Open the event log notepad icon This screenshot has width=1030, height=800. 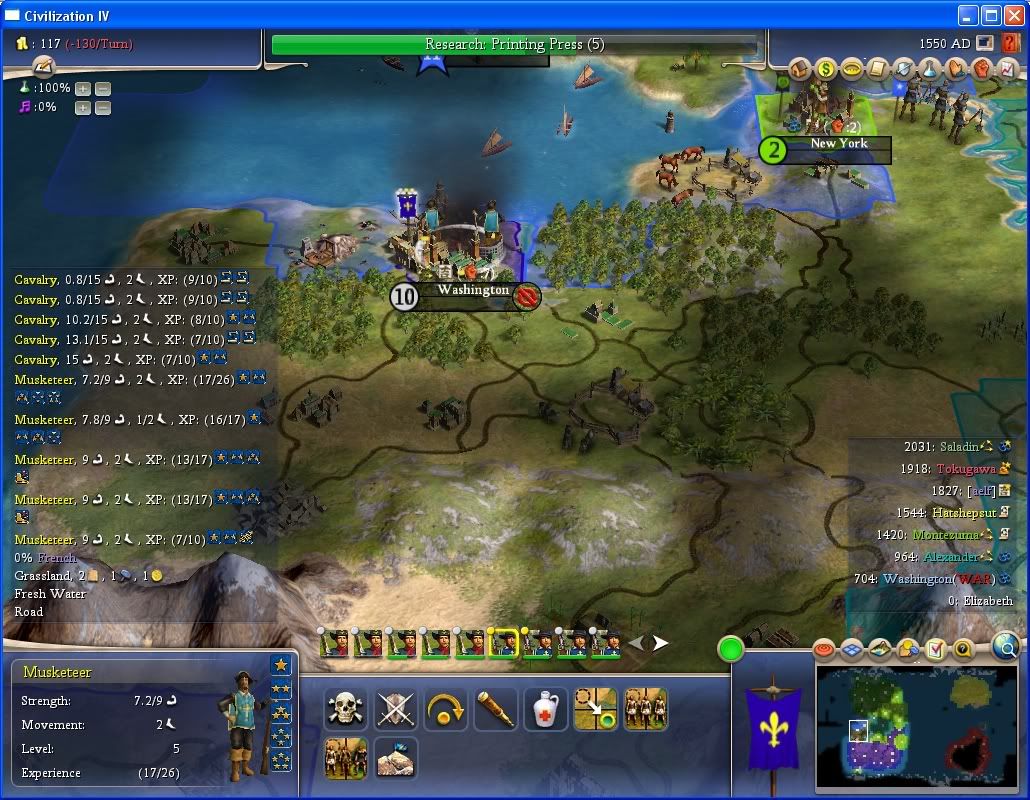44,67
